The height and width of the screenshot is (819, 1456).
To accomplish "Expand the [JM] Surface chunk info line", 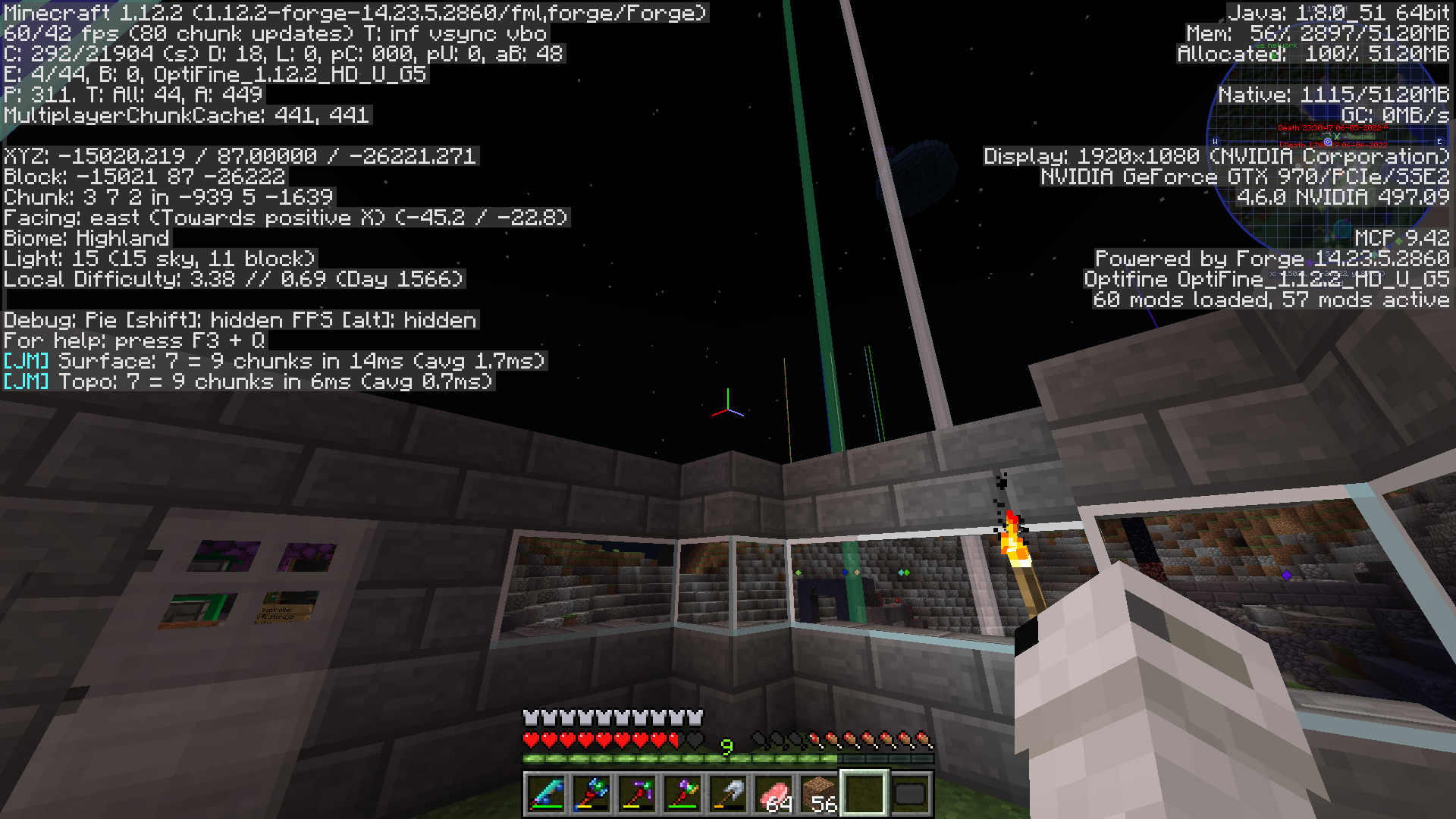I will [x=273, y=362].
